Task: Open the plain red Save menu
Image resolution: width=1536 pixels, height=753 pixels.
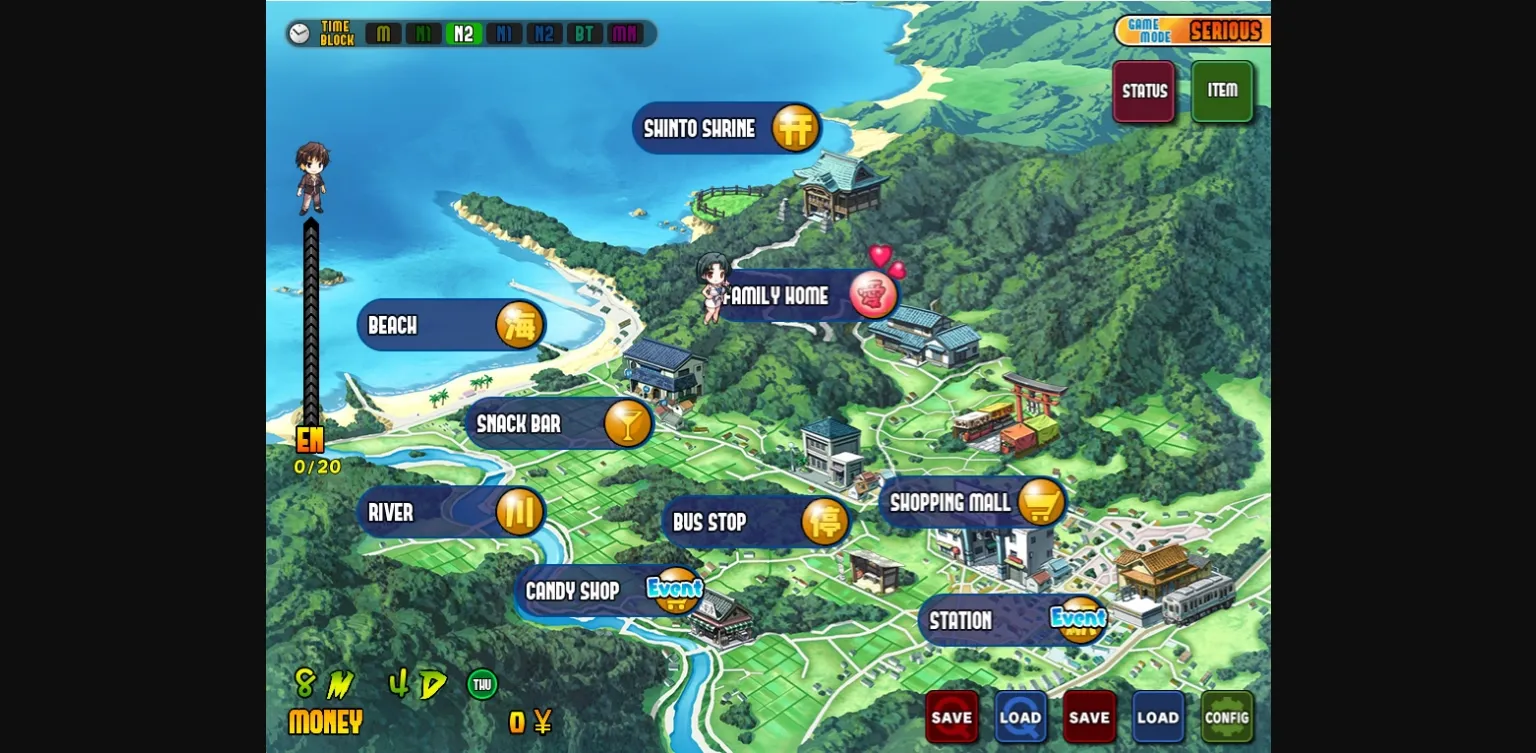Action: 1089,717
